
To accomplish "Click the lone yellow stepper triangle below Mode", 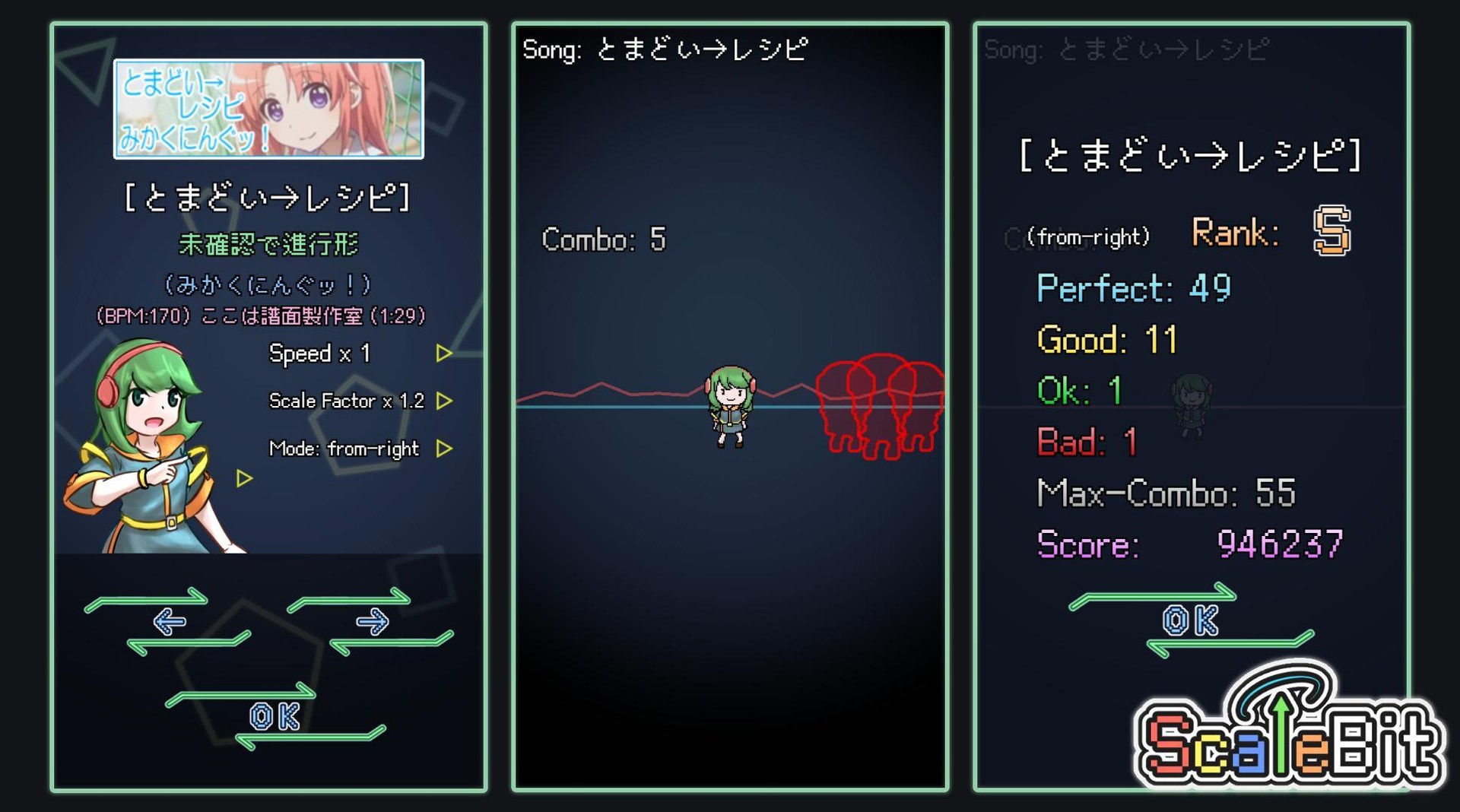I will (243, 477).
